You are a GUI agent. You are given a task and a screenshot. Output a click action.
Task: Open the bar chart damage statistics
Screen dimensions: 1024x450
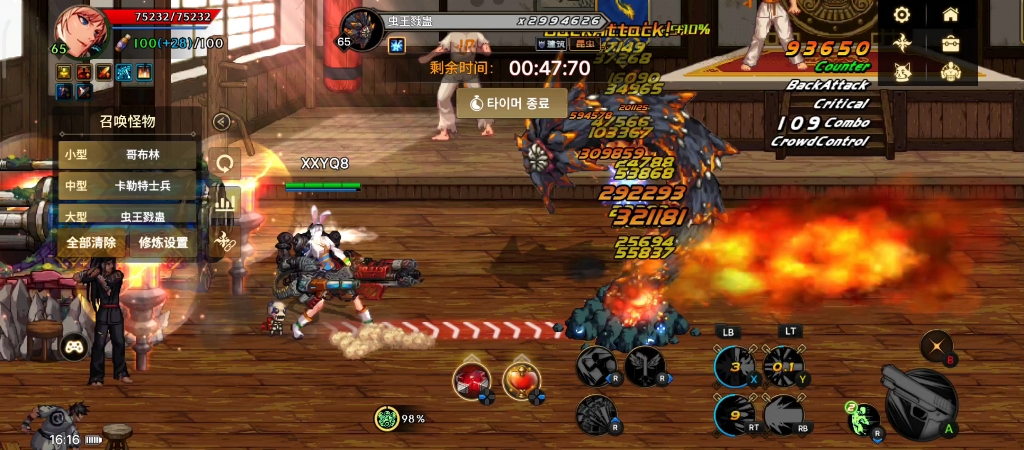click(225, 203)
